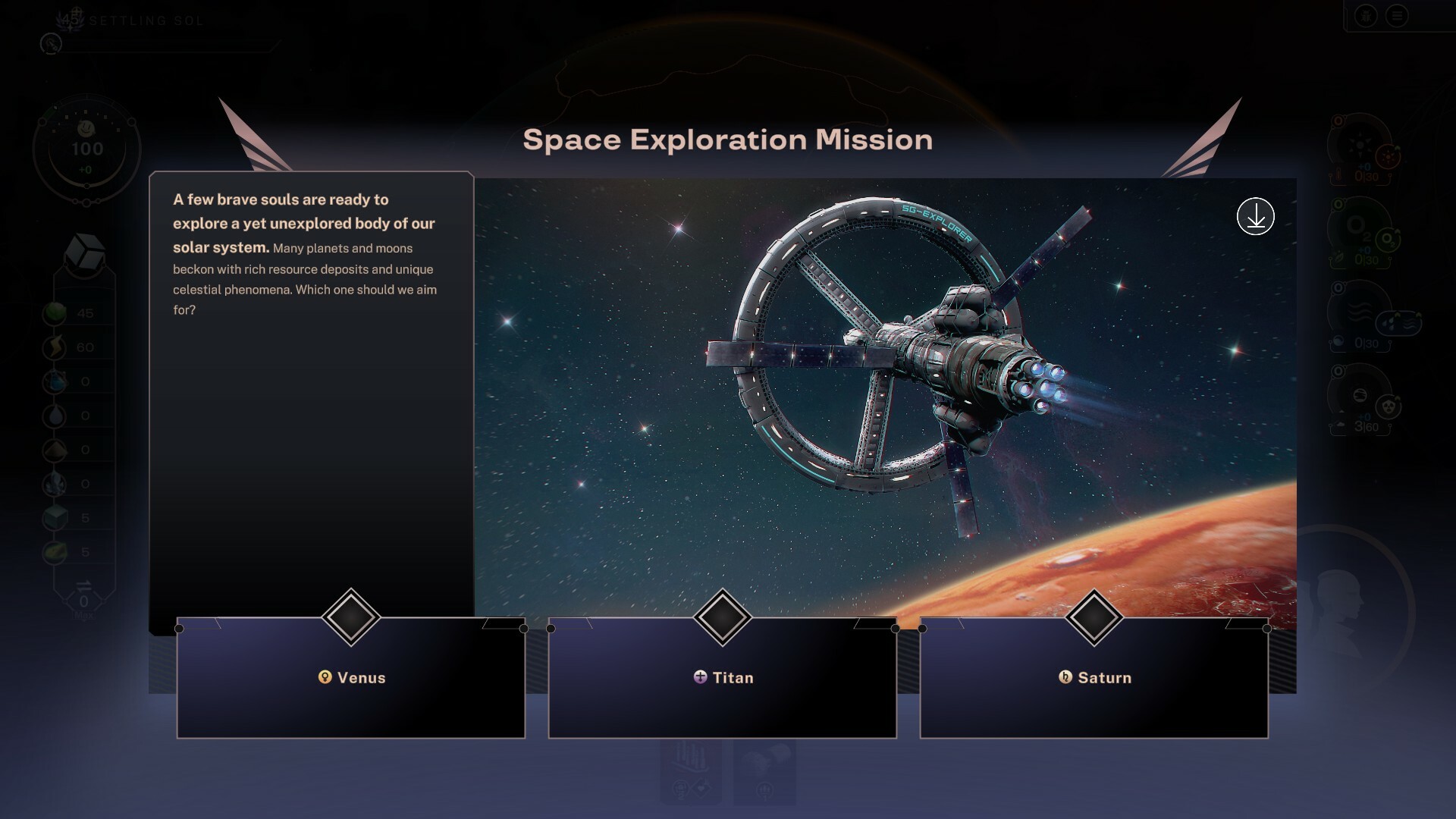
Task: Select the water droplet resource icon
Action: click(x=55, y=416)
